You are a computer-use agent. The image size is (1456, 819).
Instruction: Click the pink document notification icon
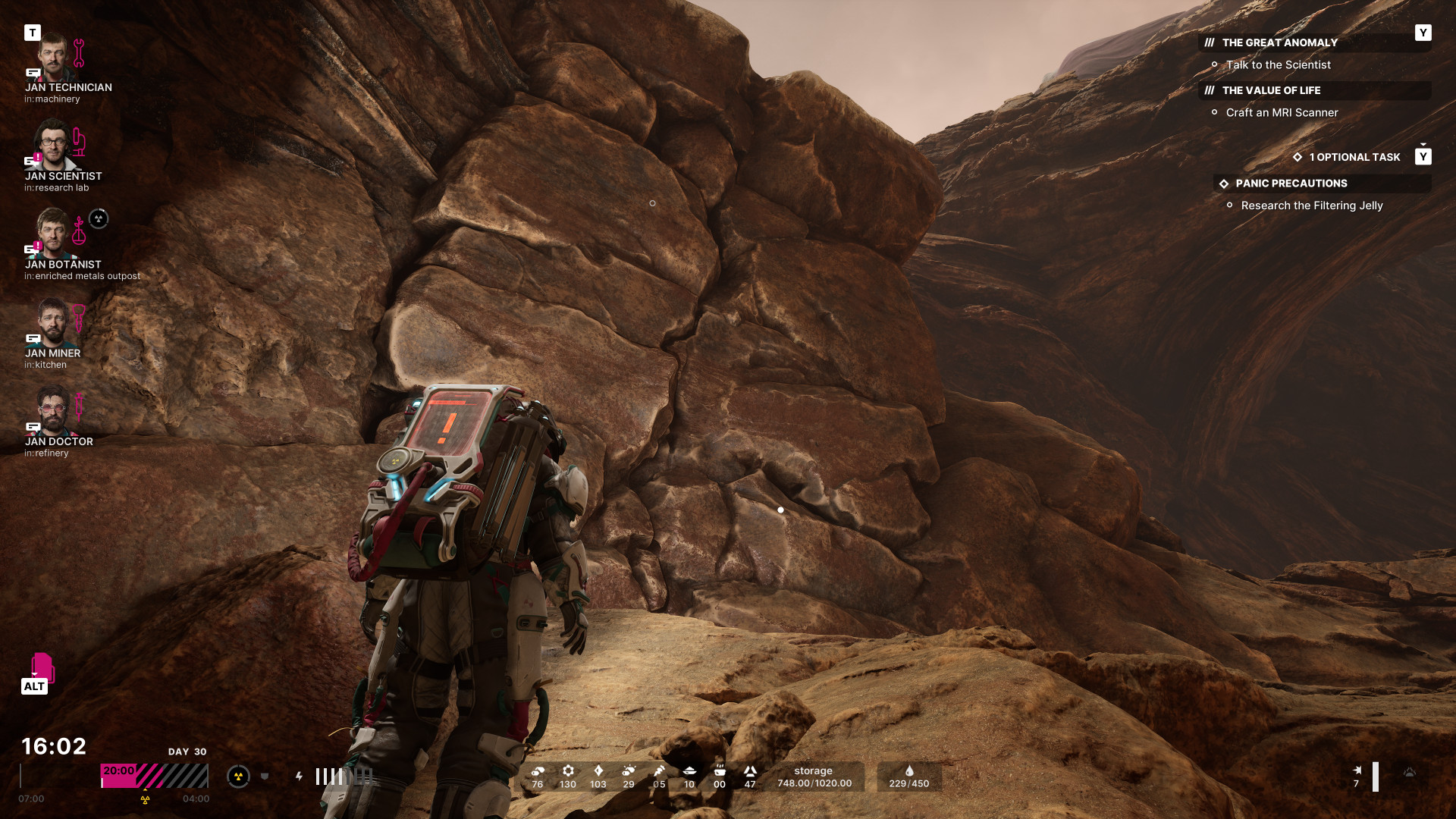(42, 667)
